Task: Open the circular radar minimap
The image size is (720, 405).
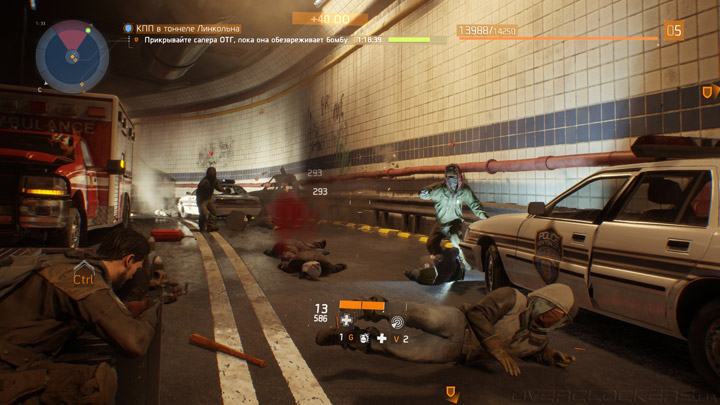Action: point(72,56)
